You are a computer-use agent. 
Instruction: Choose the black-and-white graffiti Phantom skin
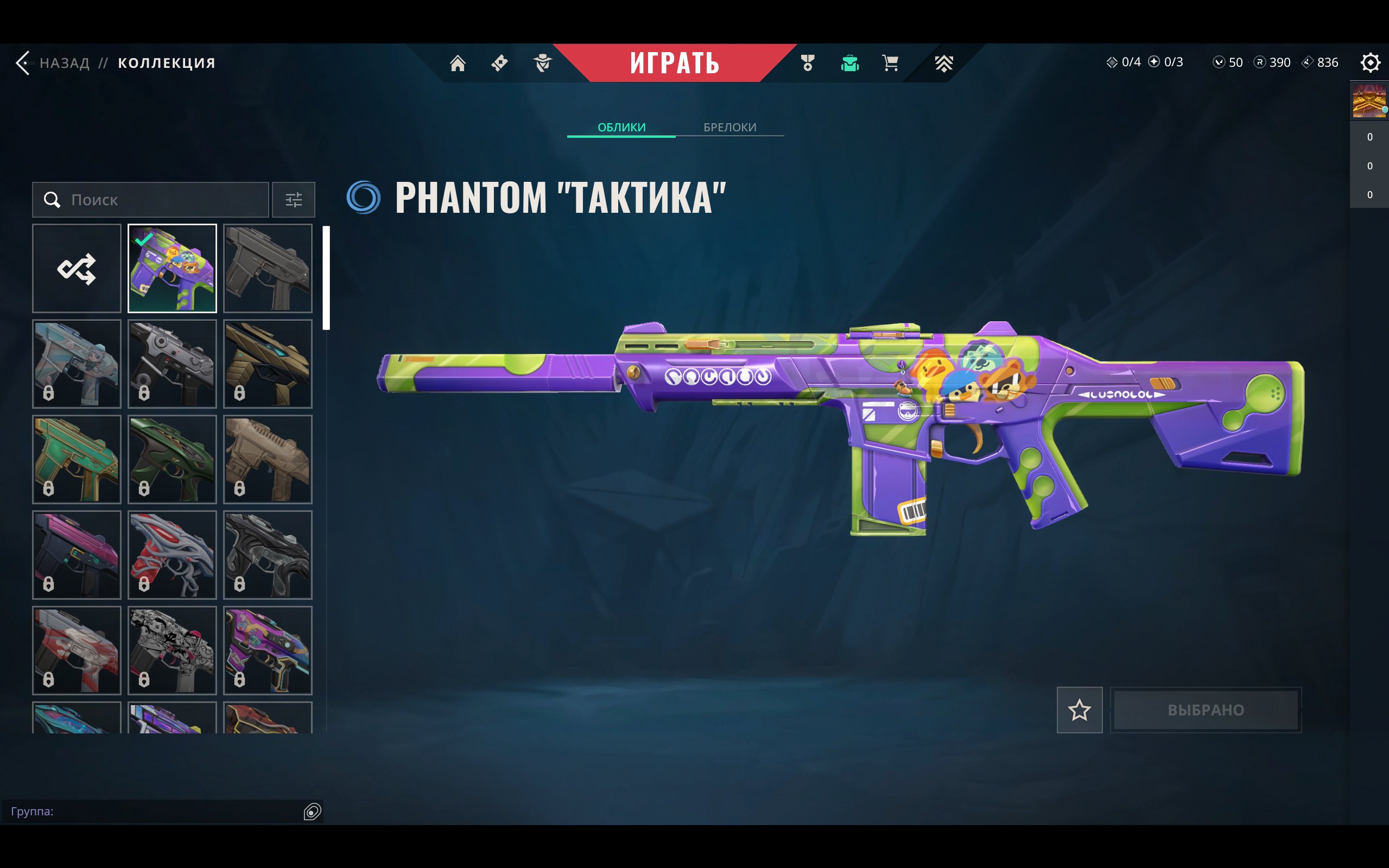pyautogui.click(x=172, y=650)
